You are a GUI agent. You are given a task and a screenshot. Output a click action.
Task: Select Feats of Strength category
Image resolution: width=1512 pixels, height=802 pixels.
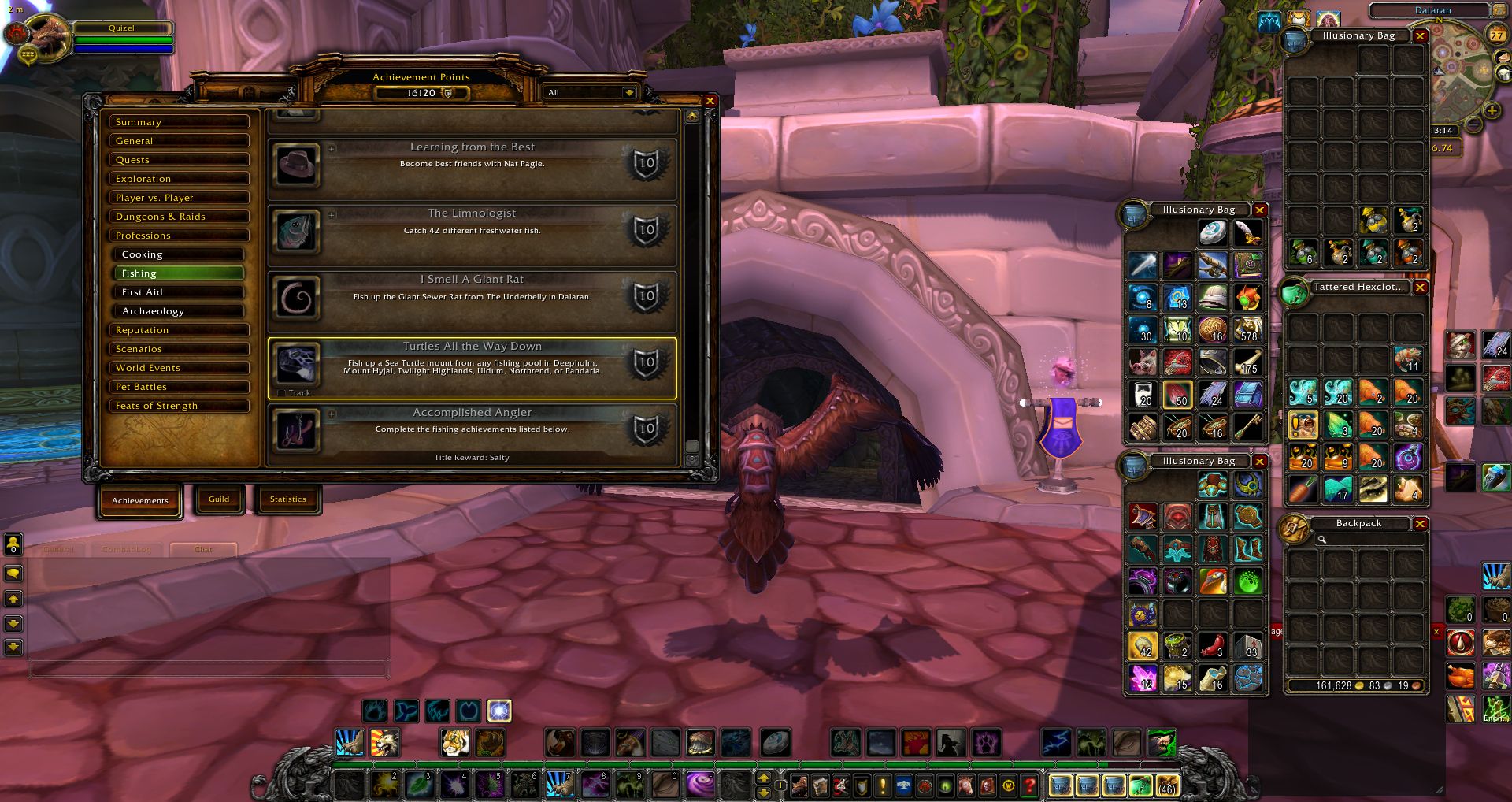click(180, 406)
